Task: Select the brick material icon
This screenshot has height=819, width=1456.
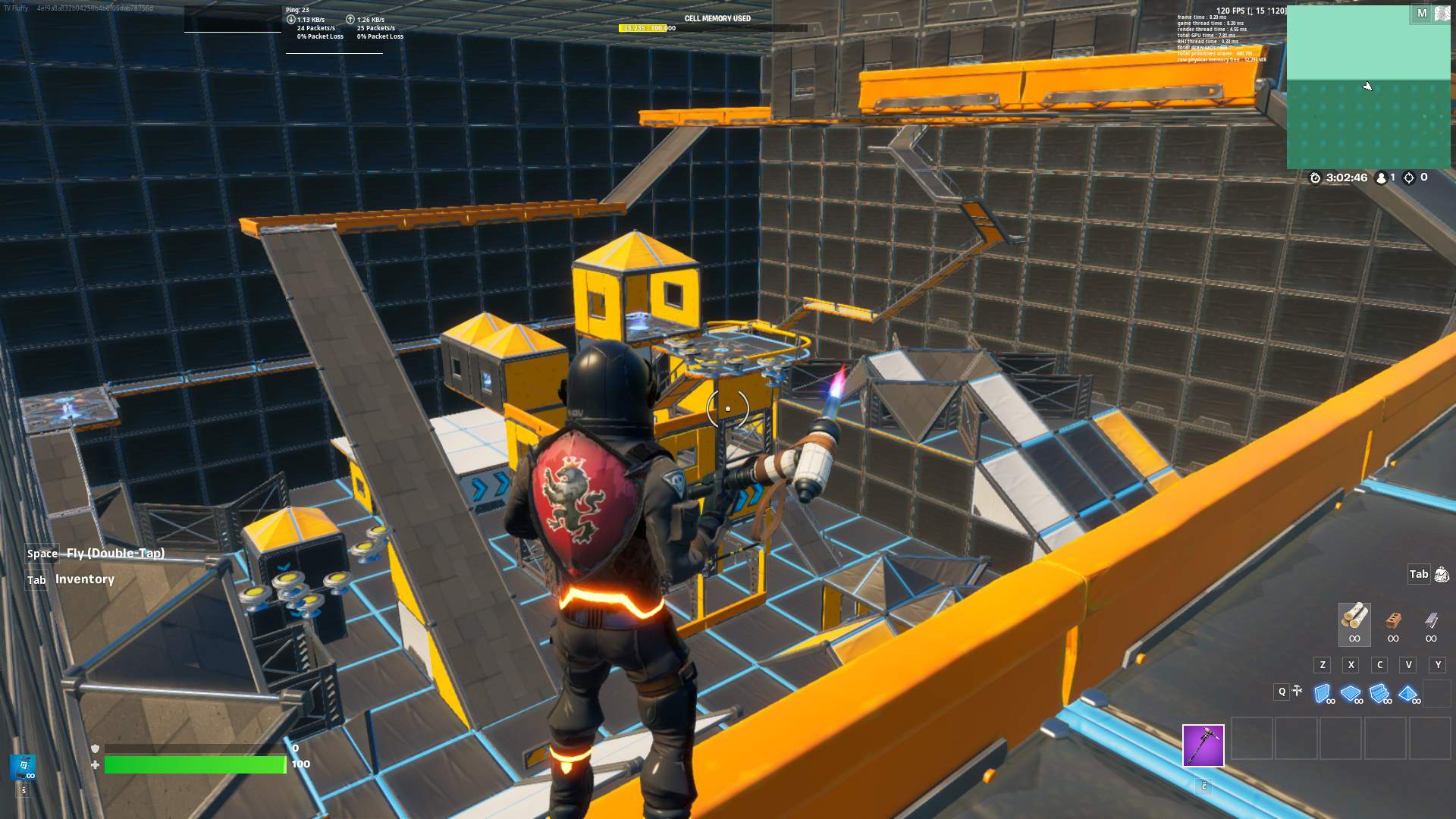Action: click(x=1393, y=618)
